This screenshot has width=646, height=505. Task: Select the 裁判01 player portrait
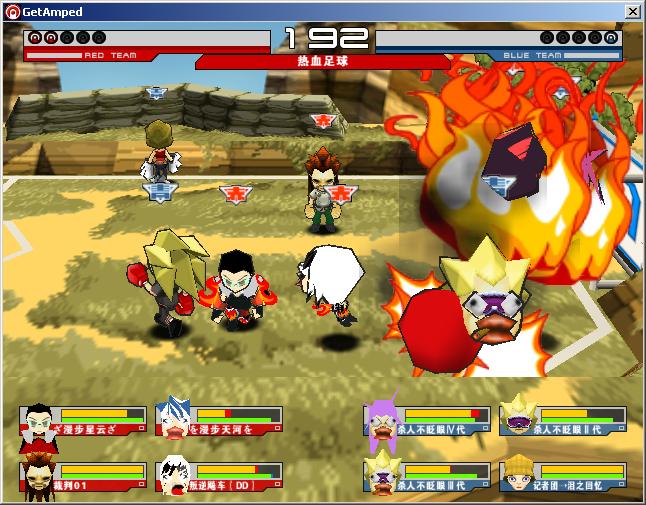pyautogui.click(x=38, y=477)
